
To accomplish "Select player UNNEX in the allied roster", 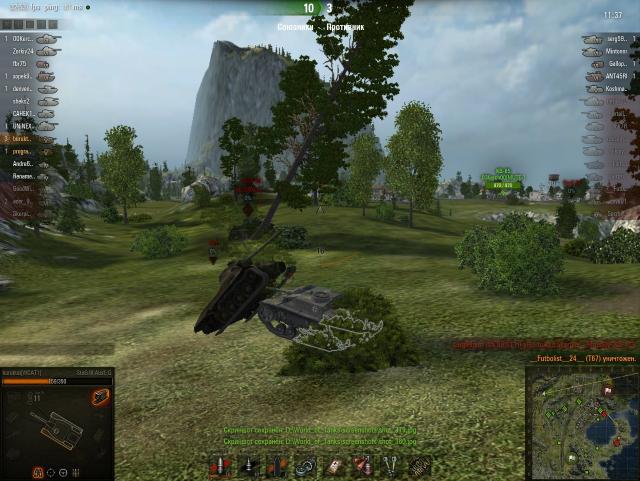I will tap(24, 127).
